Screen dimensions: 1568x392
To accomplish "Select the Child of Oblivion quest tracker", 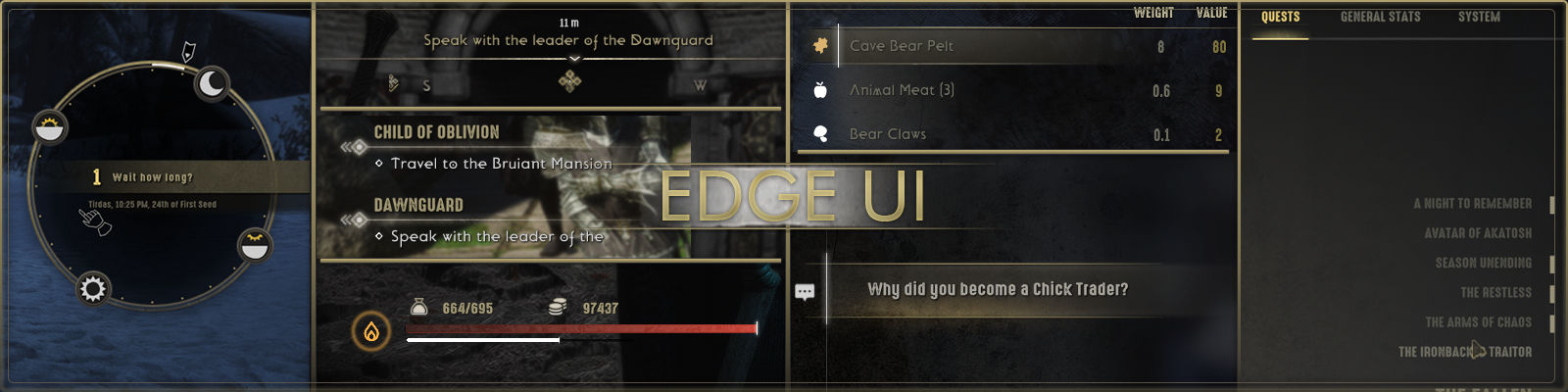I will (x=437, y=132).
